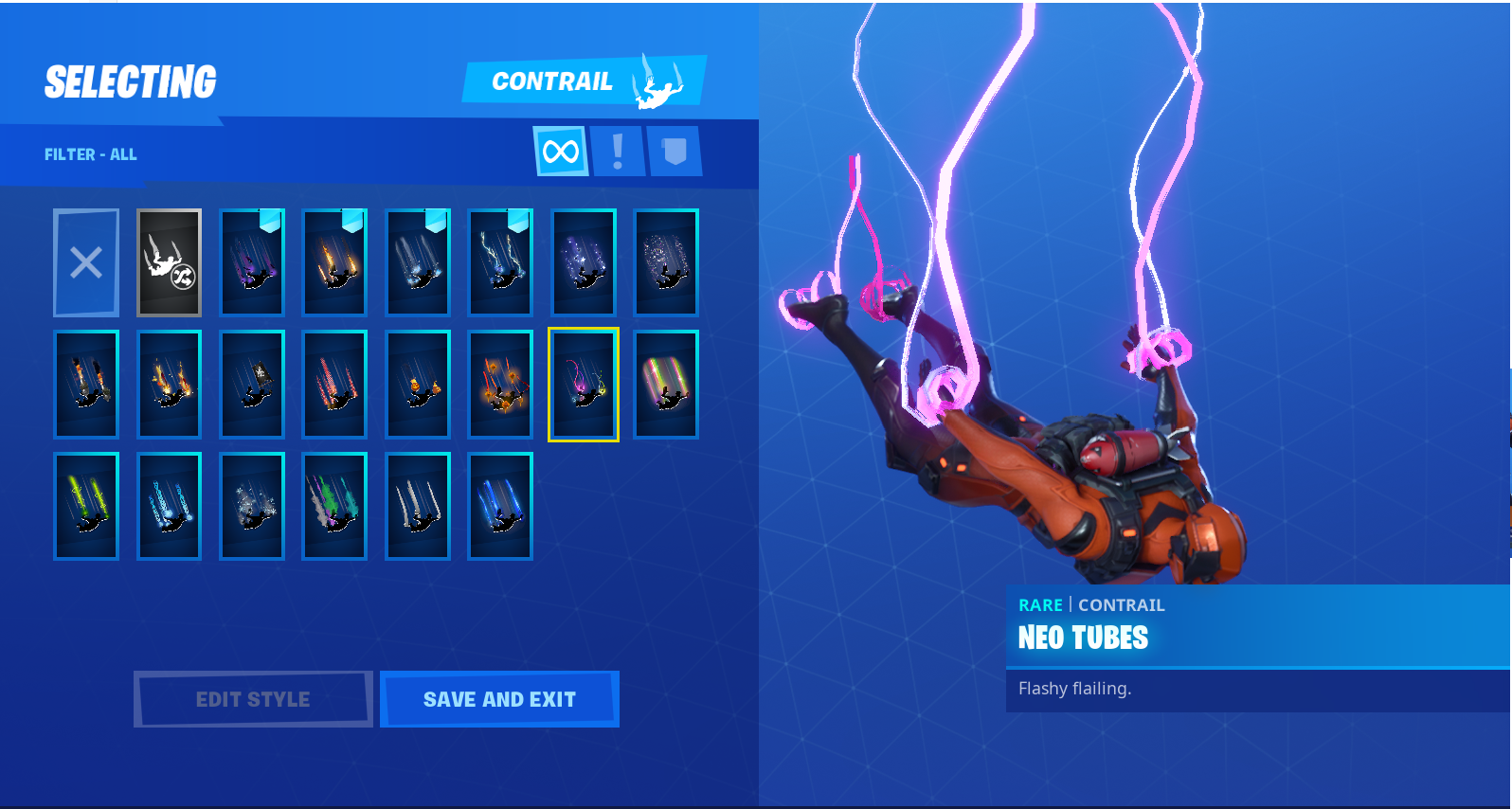Pick the jack-o'-lantern pumpkin contrail
1512x809 pixels.
point(418,385)
